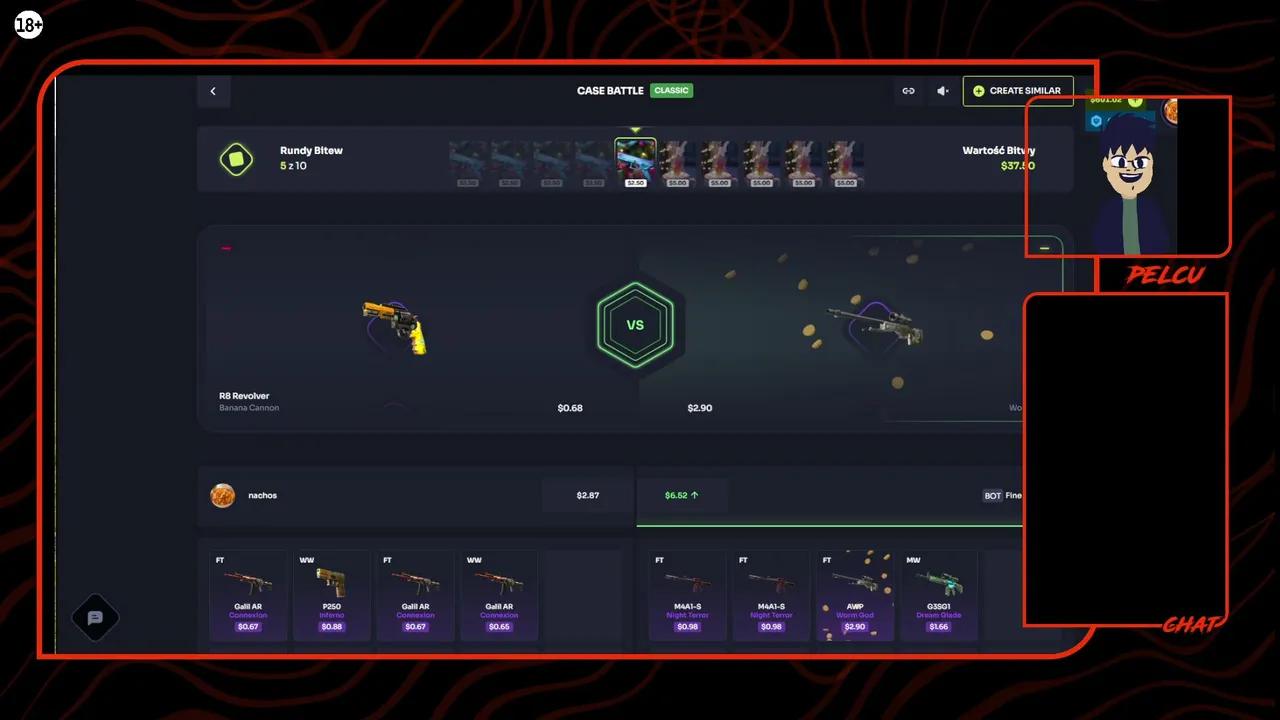Click the 18+ age rating badge
This screenshot has height=720, width=1280.
pyautogui.click(x=28, y=25)
